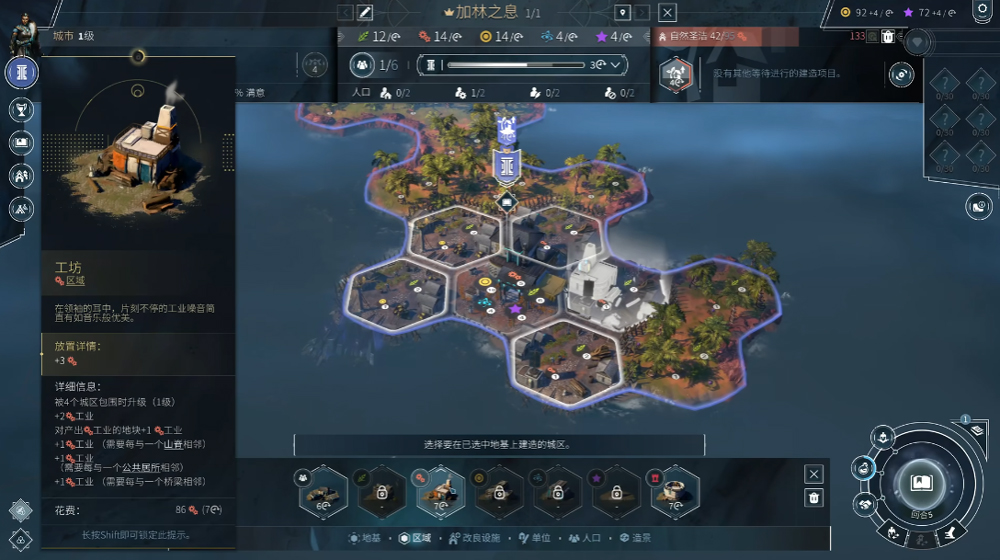Switch to the 单位 (units) tab

tap(535, 538)
